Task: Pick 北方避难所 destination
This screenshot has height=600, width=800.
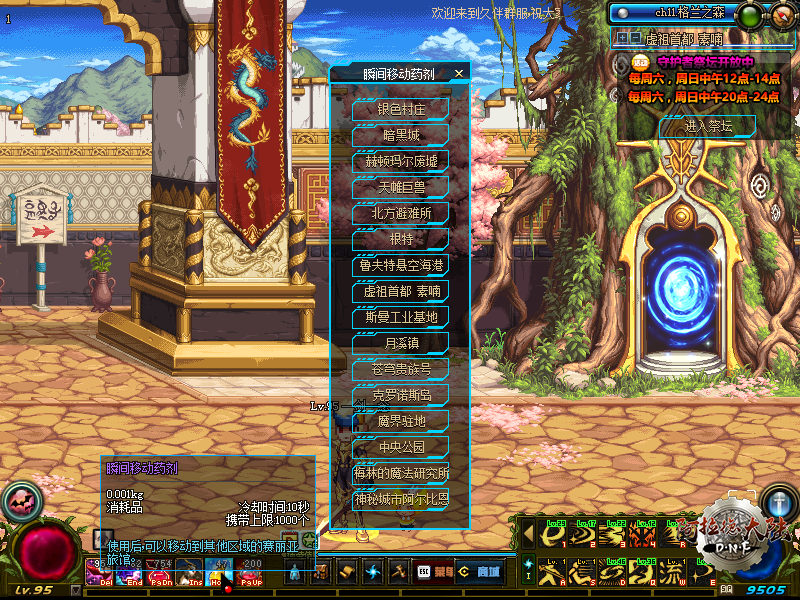Action: tap(401, 213)
